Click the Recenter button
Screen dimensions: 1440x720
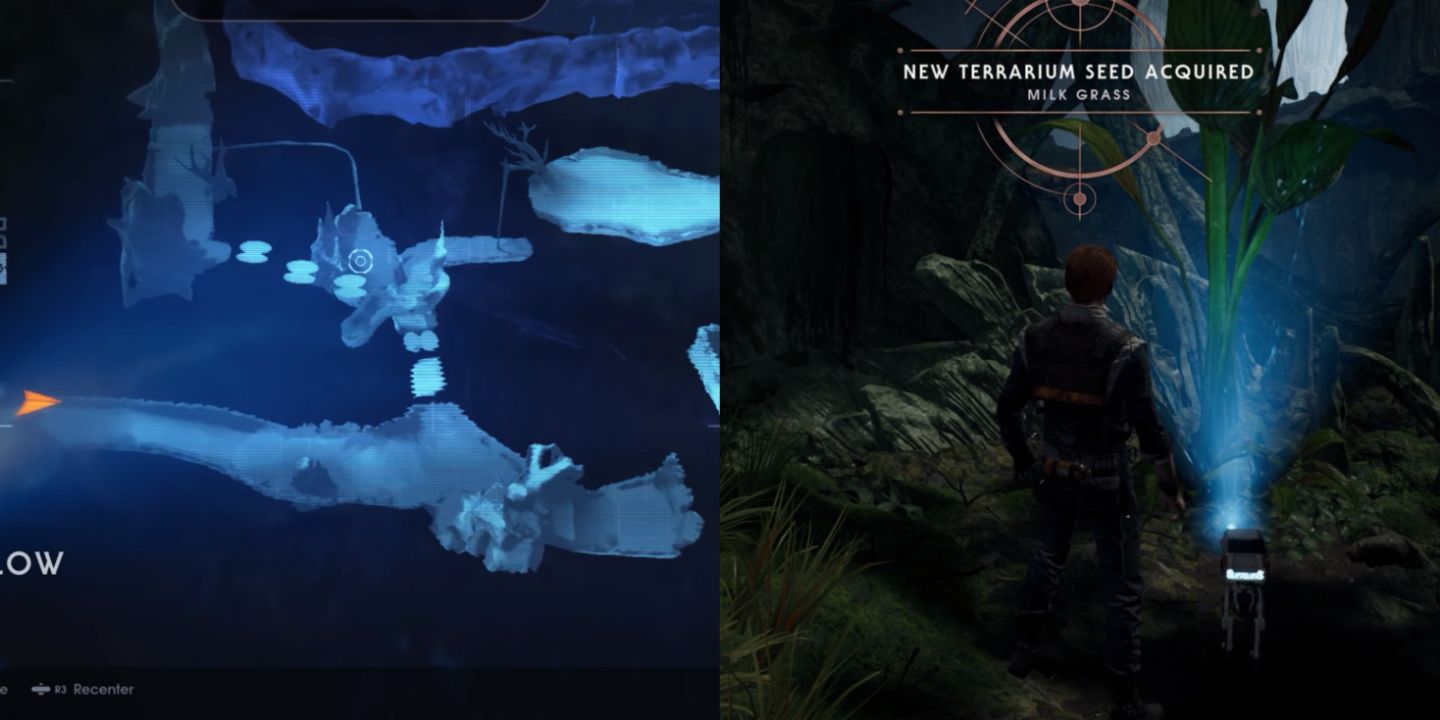click(103, 689)
